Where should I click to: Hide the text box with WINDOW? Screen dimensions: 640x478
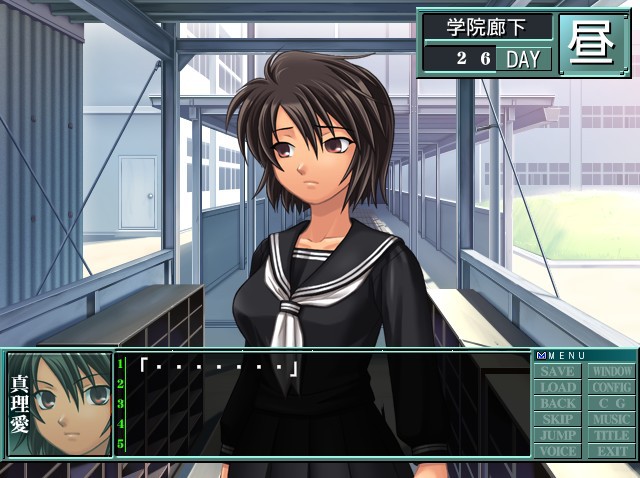point(610,371)
